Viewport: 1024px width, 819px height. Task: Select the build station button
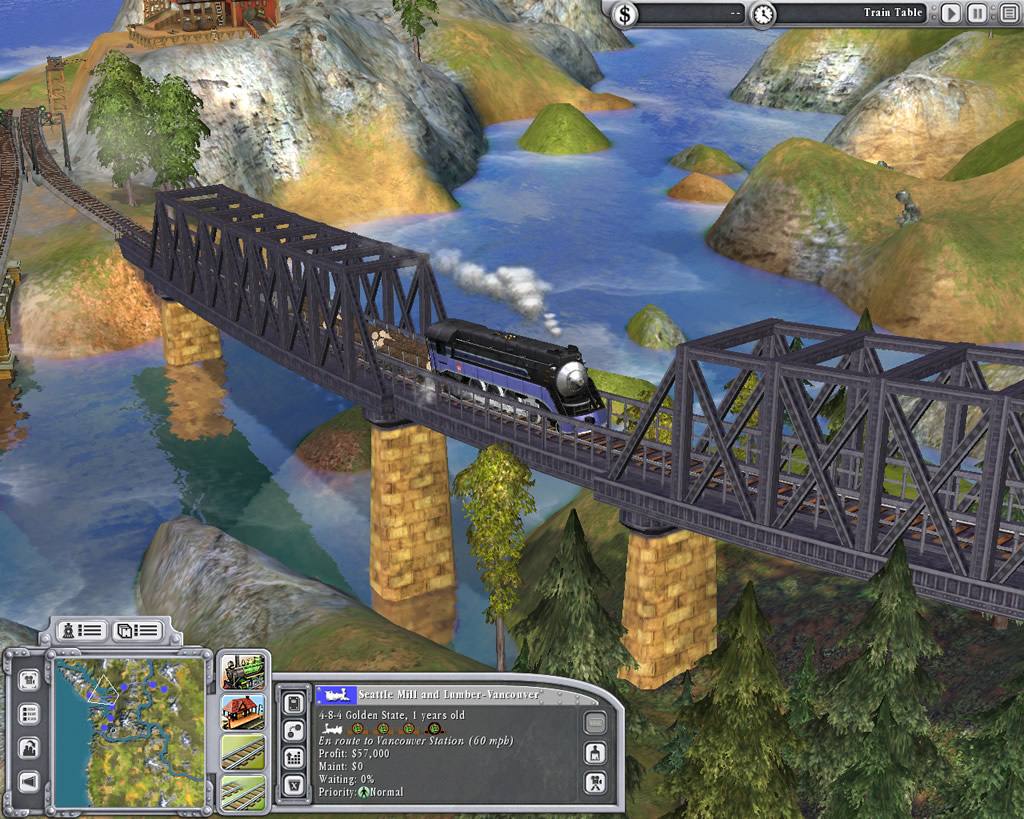coord(243,712)
